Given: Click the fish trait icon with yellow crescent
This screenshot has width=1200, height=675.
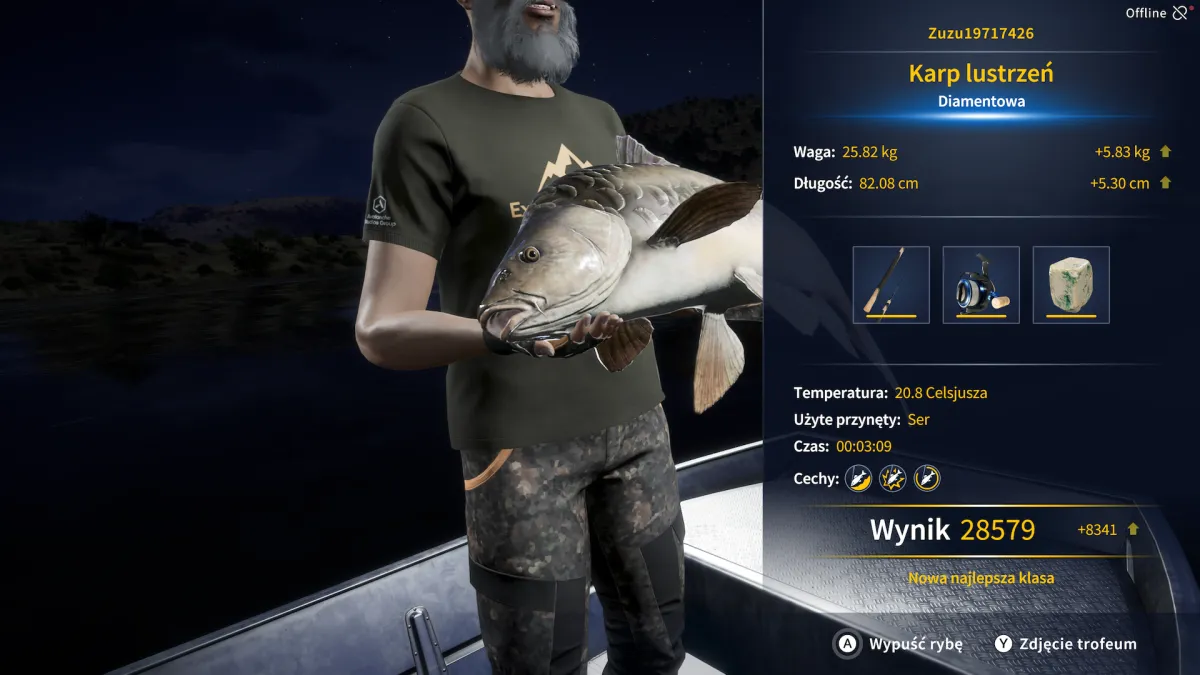Looking at the screenshot, I should [x=858, y=478].
